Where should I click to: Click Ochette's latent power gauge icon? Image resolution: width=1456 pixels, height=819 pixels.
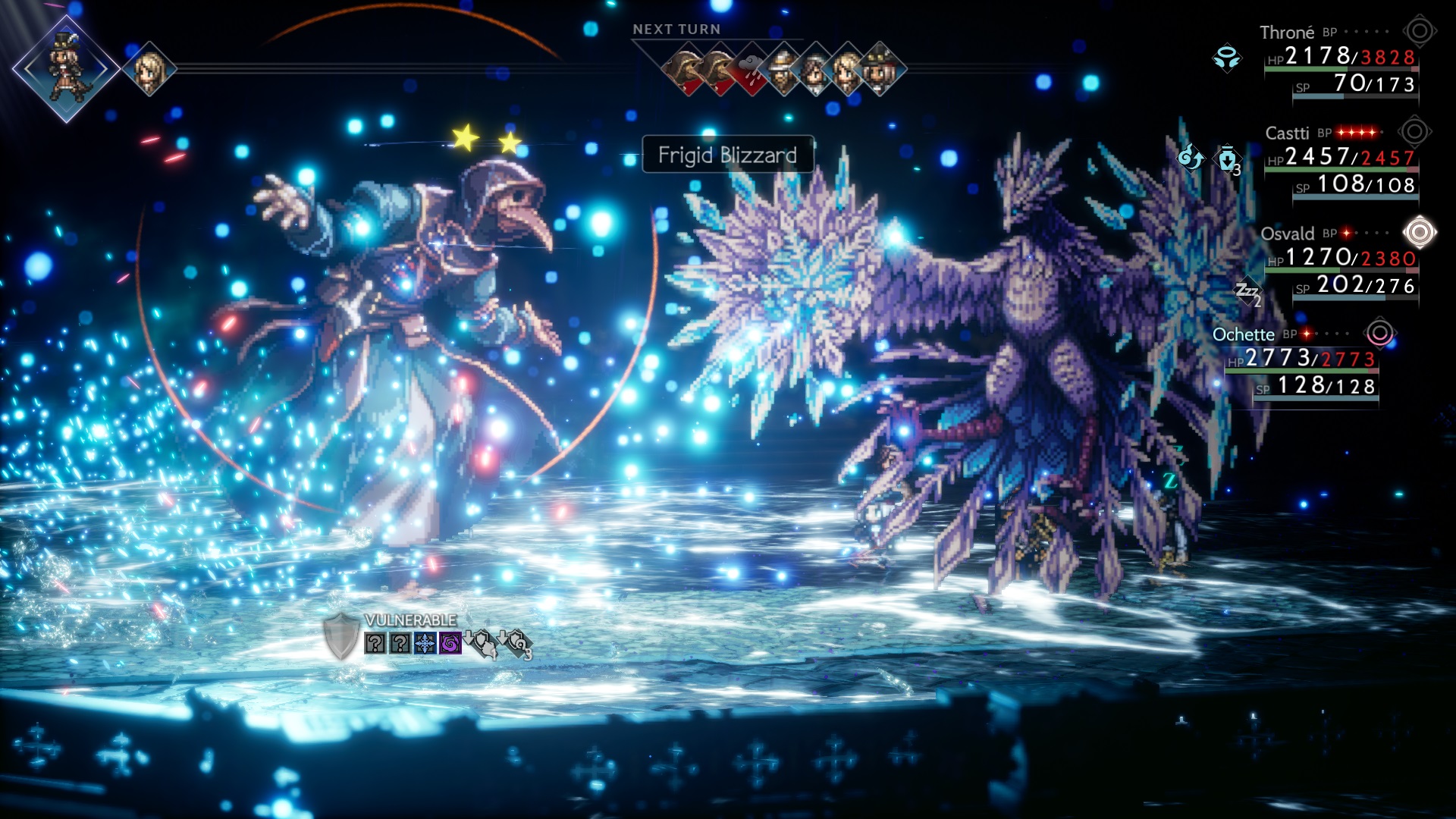pos(1379,333)
